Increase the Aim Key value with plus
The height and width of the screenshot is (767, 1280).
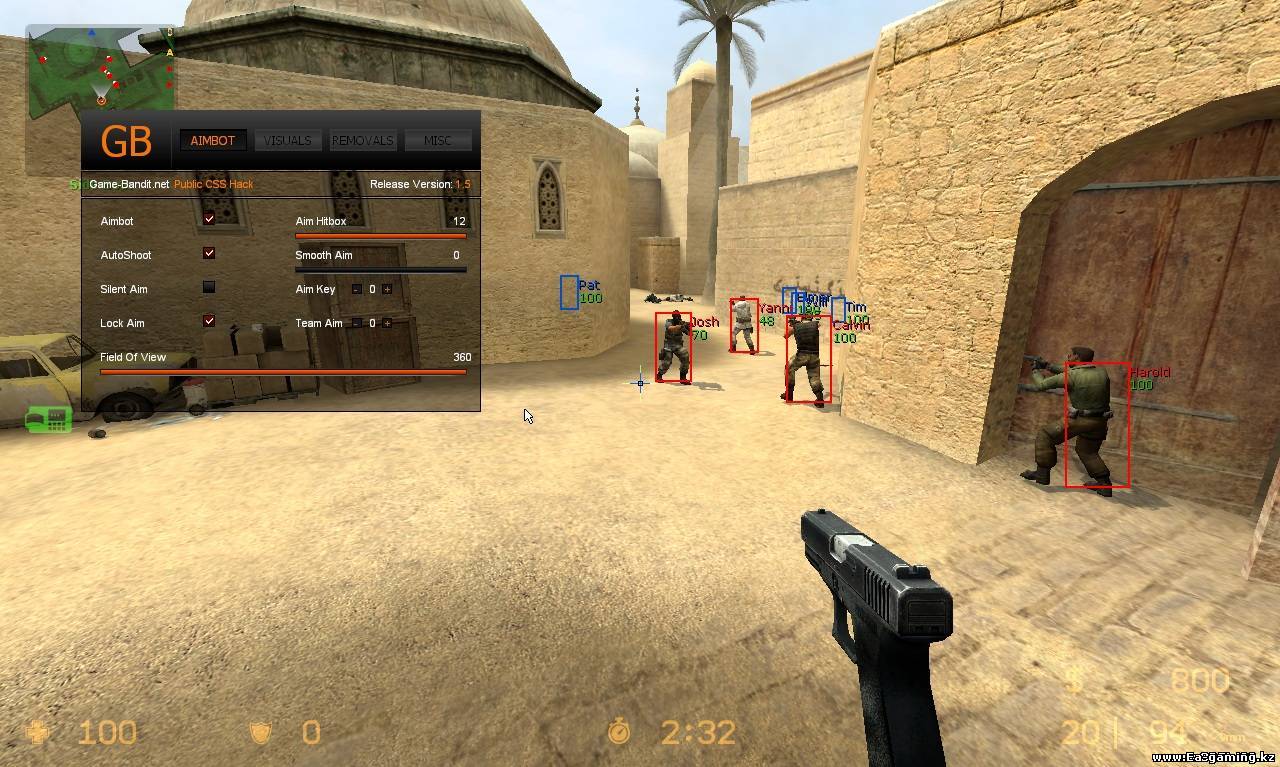pos(387,289)
